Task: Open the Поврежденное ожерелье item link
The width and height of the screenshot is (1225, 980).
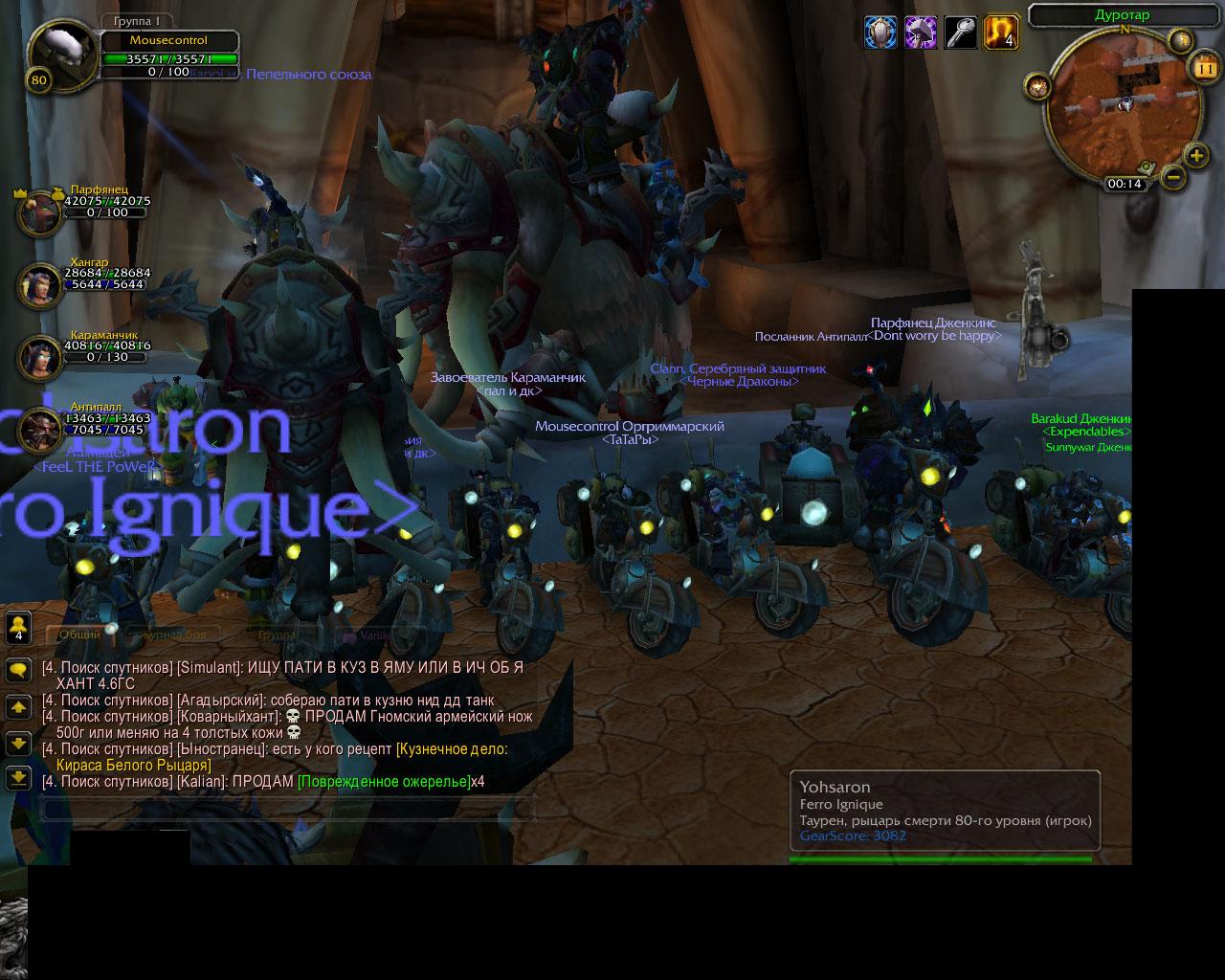Action: click(383, 782)
